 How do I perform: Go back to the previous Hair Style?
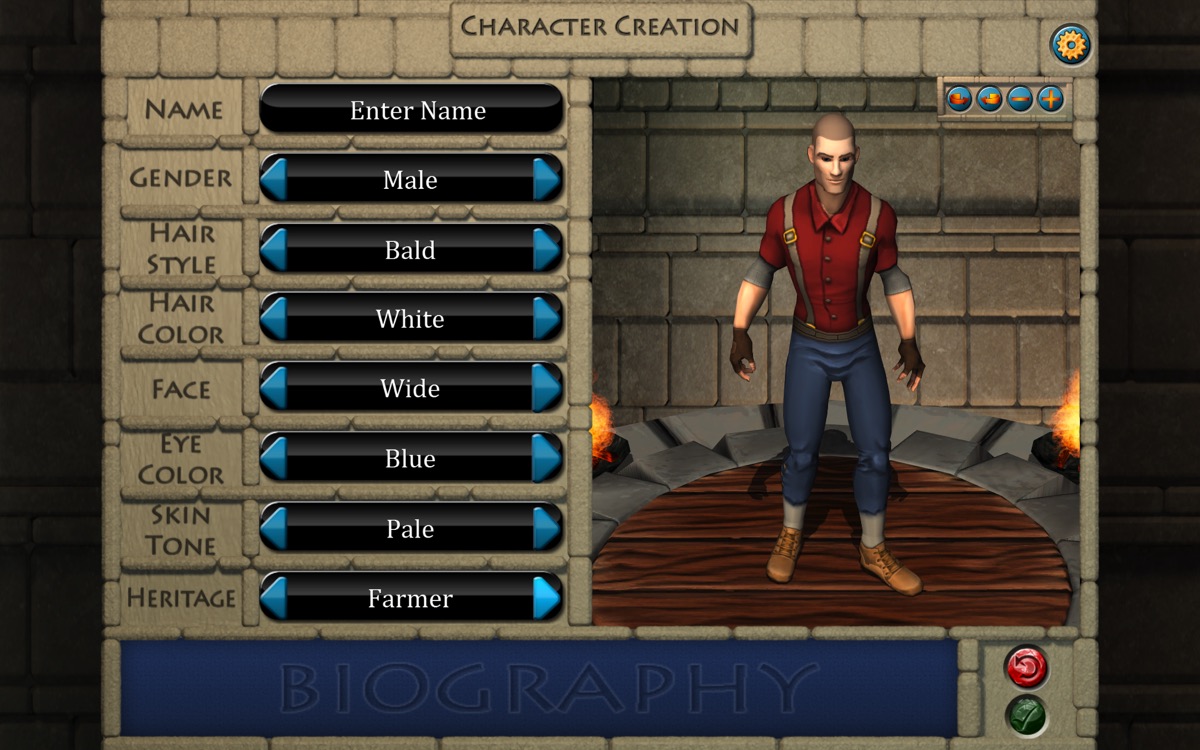point(275,249)
